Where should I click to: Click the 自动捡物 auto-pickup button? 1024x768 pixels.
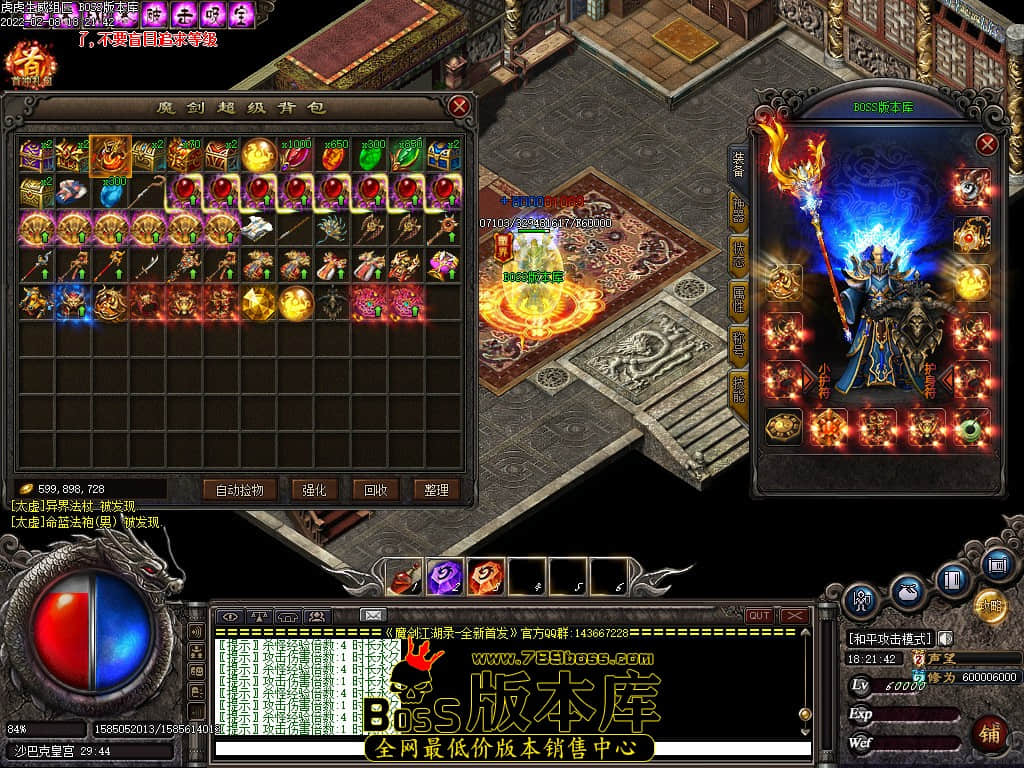pyautogui.click(x=239, y=489)
